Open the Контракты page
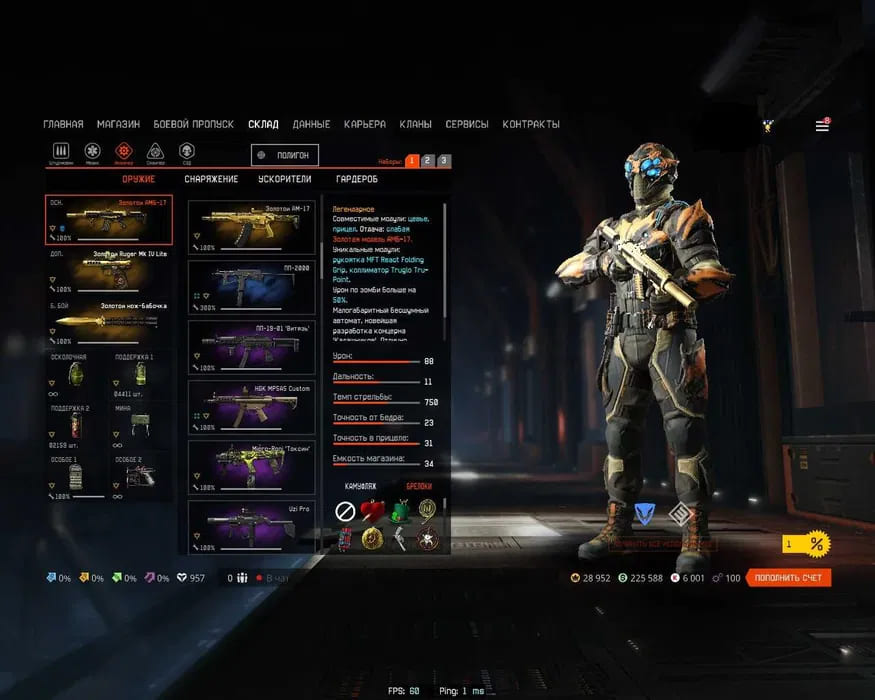Viewport: 875px width, 700px height. pyautogui.click(x=531, y=124)
